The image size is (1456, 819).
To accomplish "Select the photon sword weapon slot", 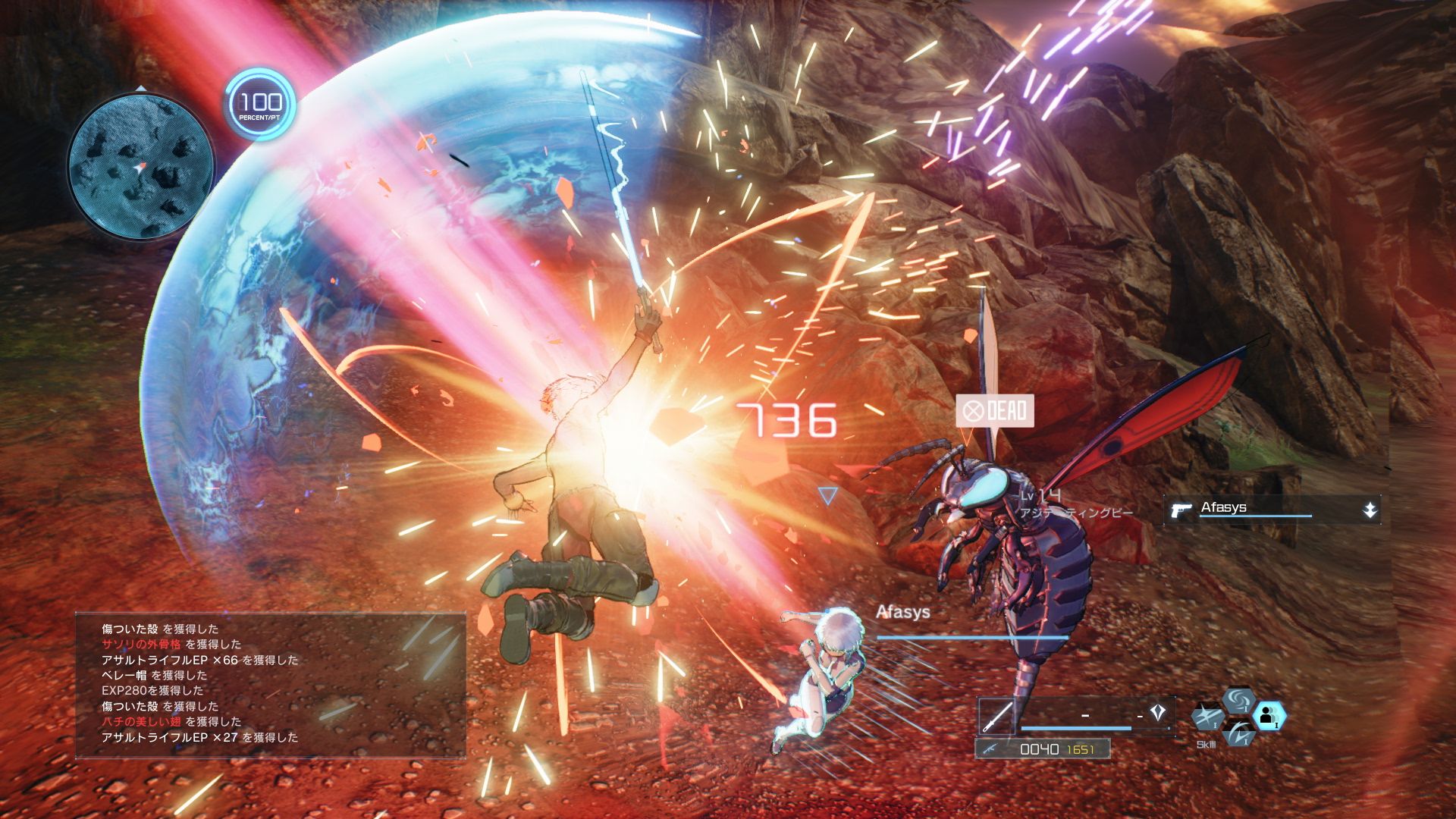I will click(x=996, y=716).
